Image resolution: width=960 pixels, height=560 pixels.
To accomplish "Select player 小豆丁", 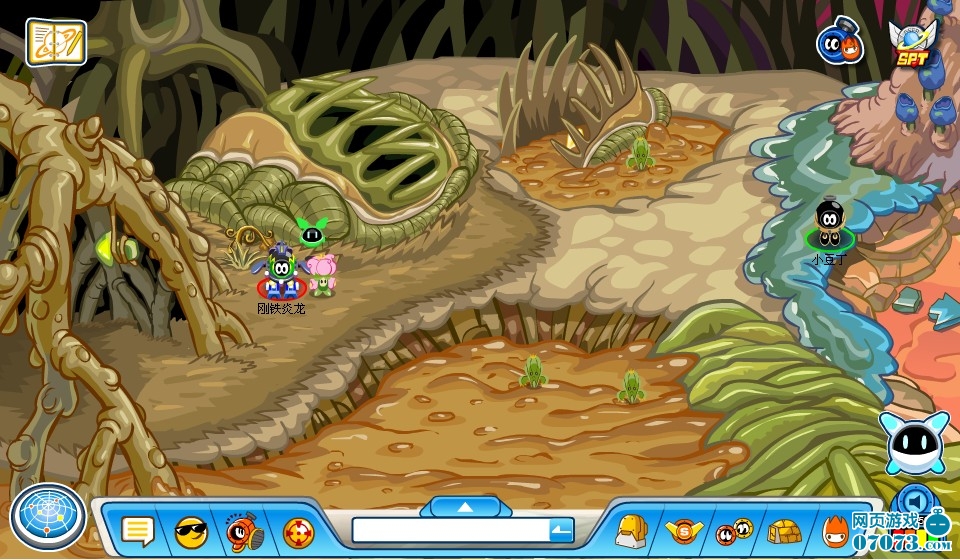I will click(828, 226).
